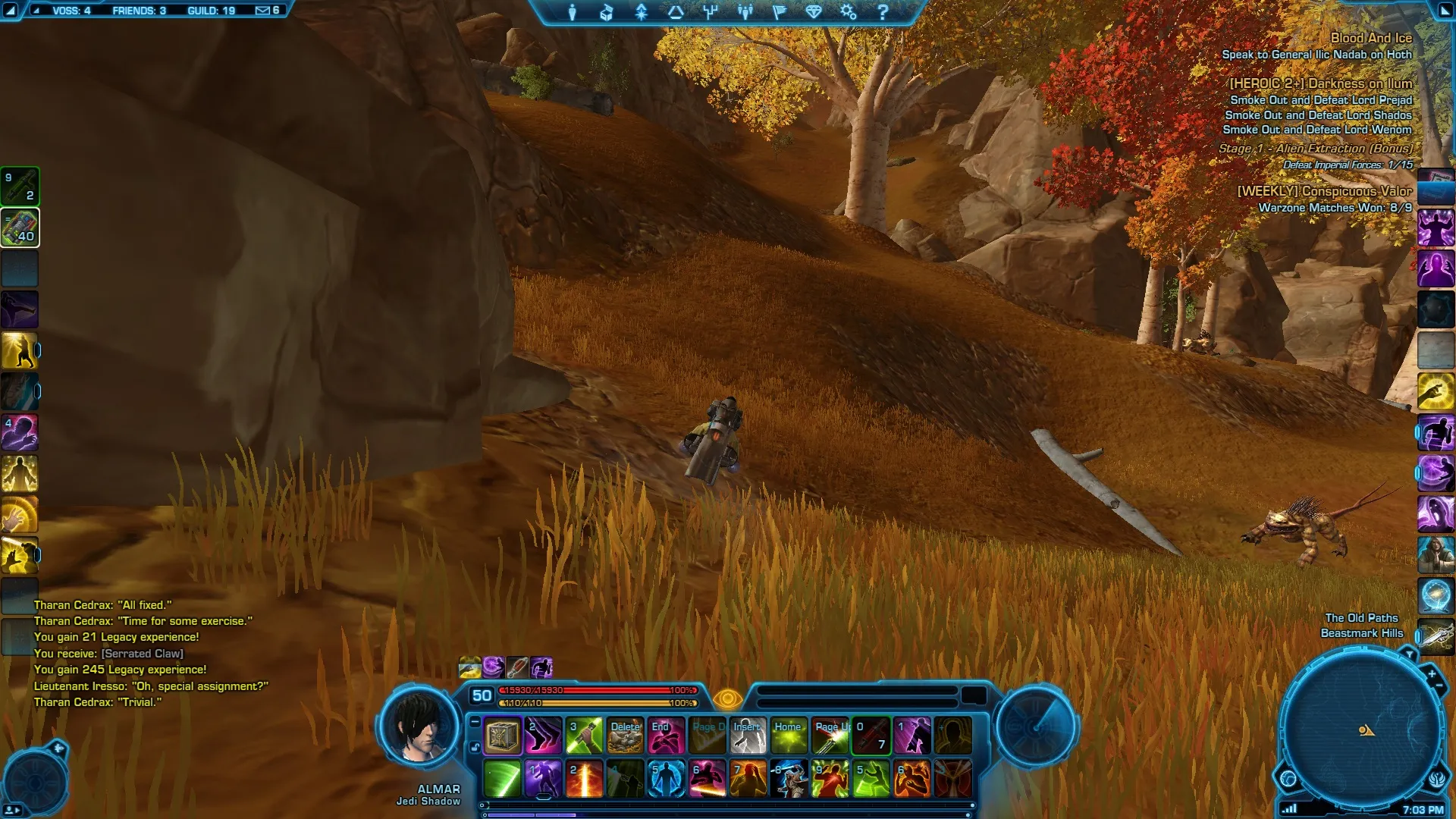This screenshot has width=1456, height=819.
Task: Toggle the hotbar lock icon
Action: (x=475, y=747)
